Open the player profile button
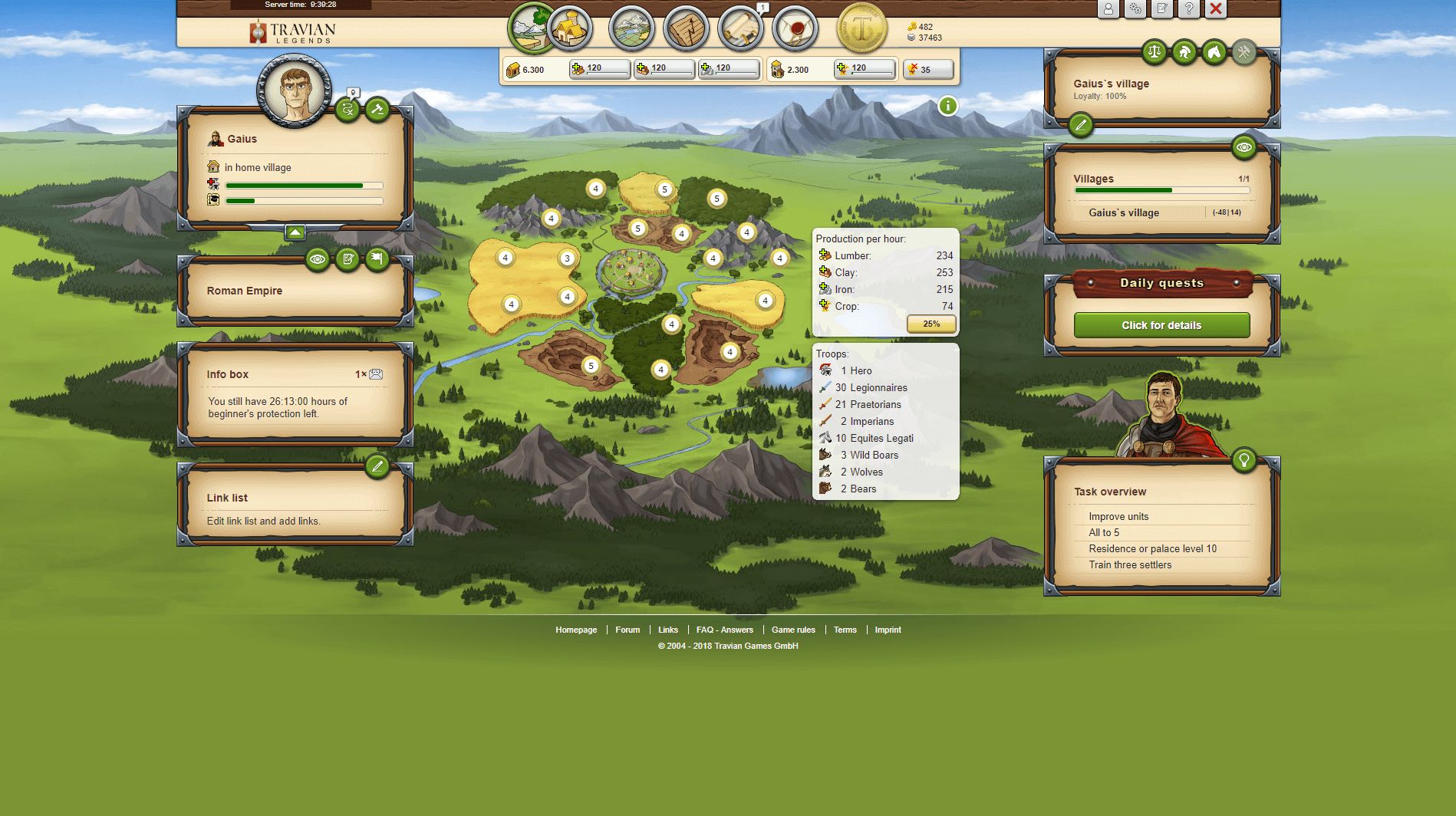This screenshot has width=1456, height=816. pyautogui.click(x=1108, y=9)
